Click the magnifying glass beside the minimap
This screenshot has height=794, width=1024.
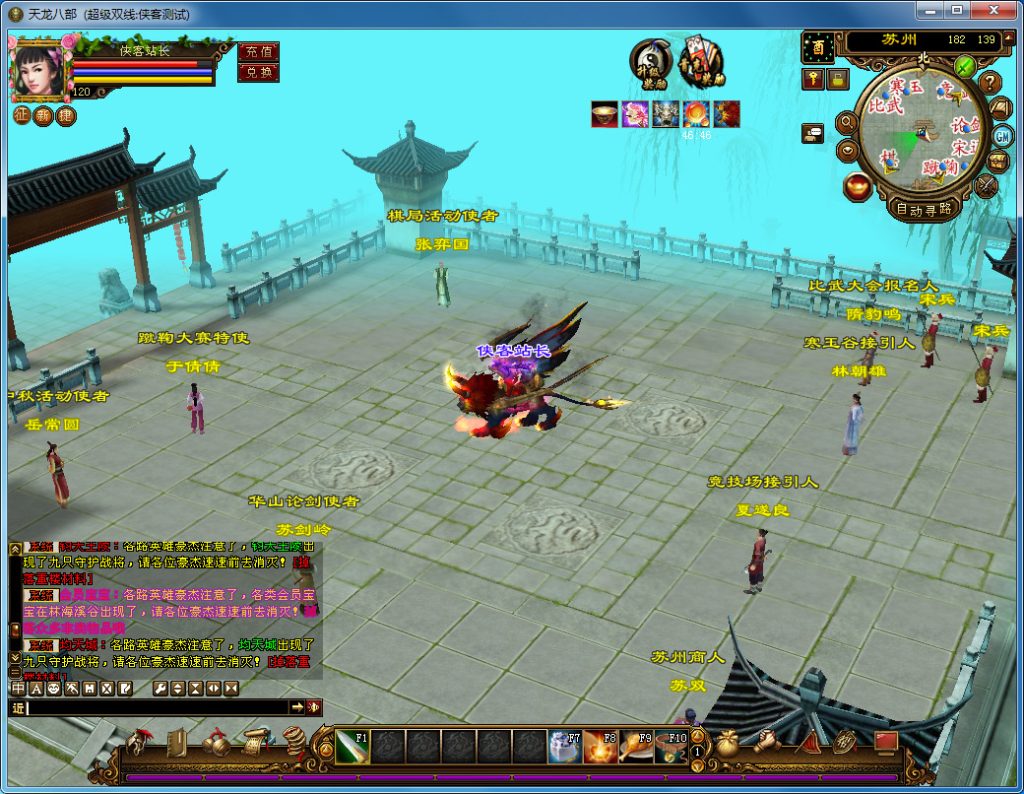847,123
